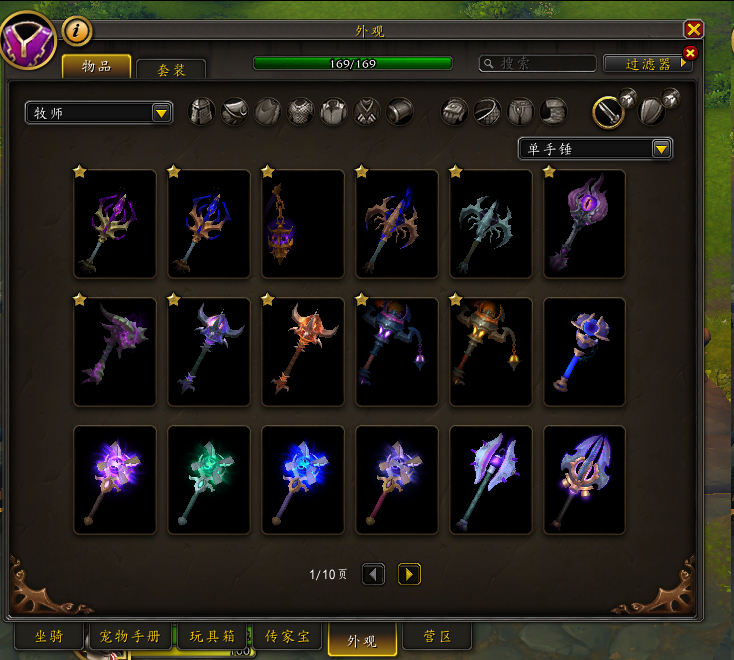
Task: Select the hanging lantern mace appearance
Action: (x=303, y=224)
